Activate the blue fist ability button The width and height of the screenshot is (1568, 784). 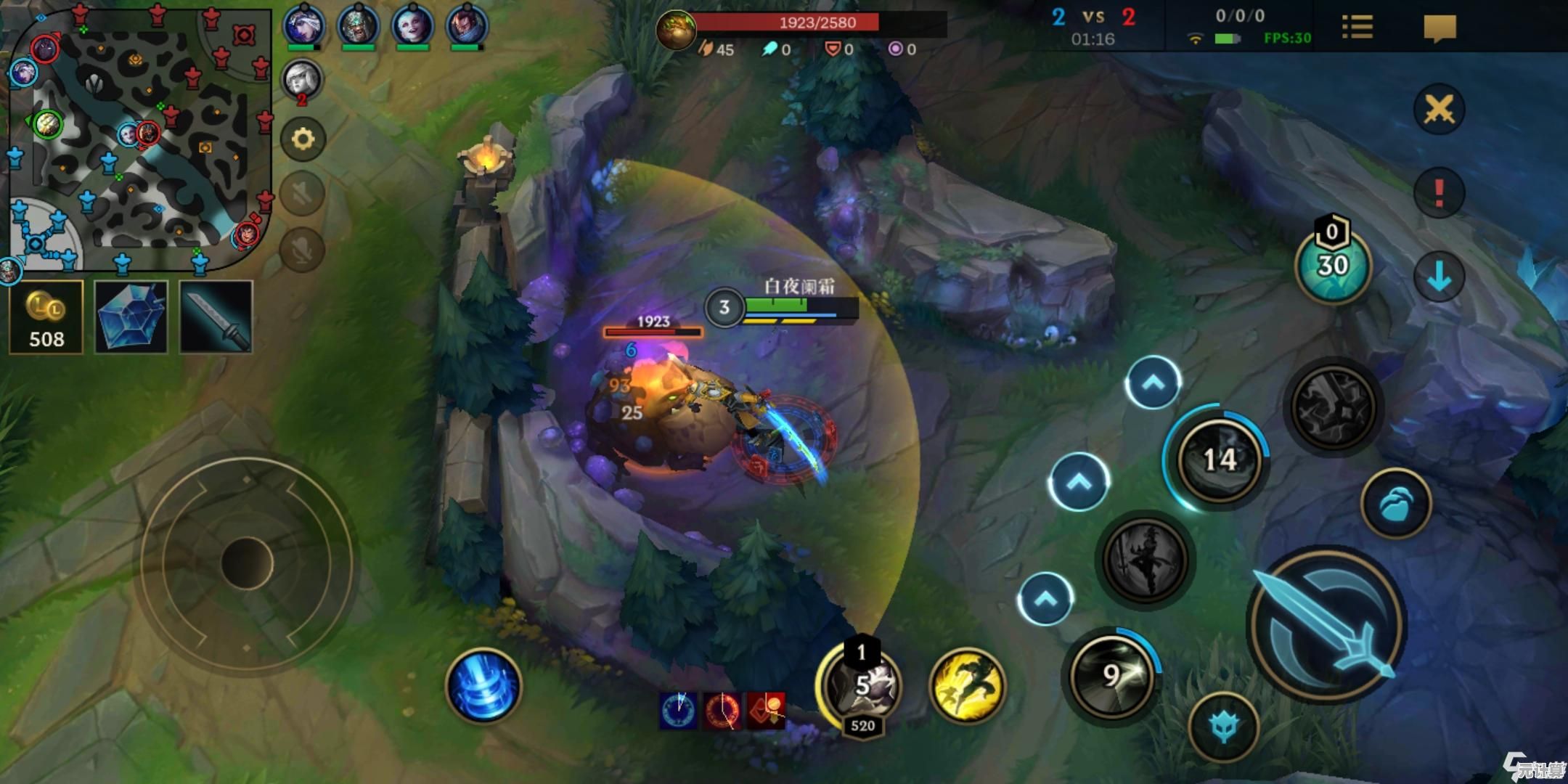coord(1395,504)
